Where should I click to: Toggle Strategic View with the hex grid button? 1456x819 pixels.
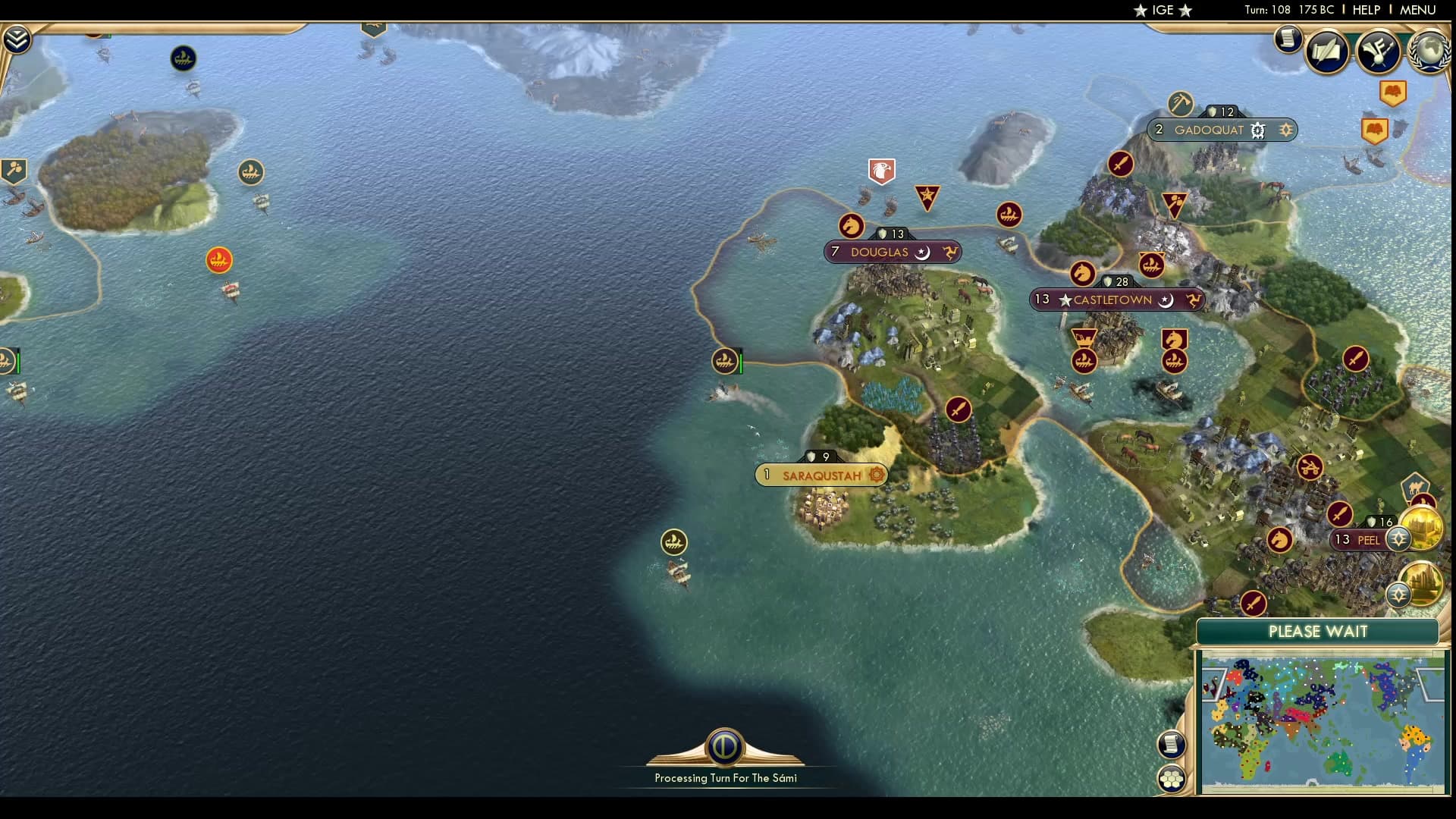(x=1172, y=777)
